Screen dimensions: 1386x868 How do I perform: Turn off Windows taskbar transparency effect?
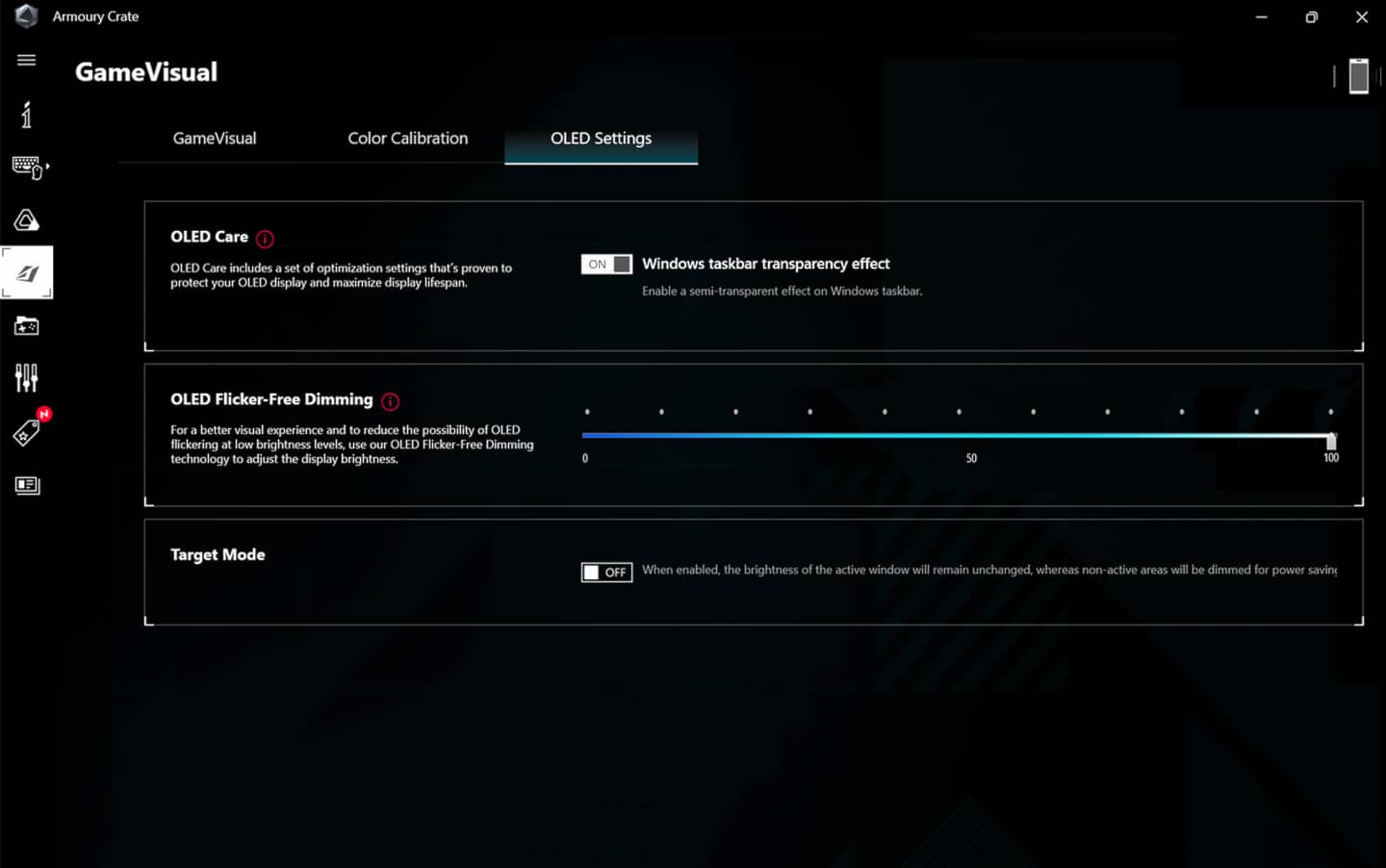[606, 264]
